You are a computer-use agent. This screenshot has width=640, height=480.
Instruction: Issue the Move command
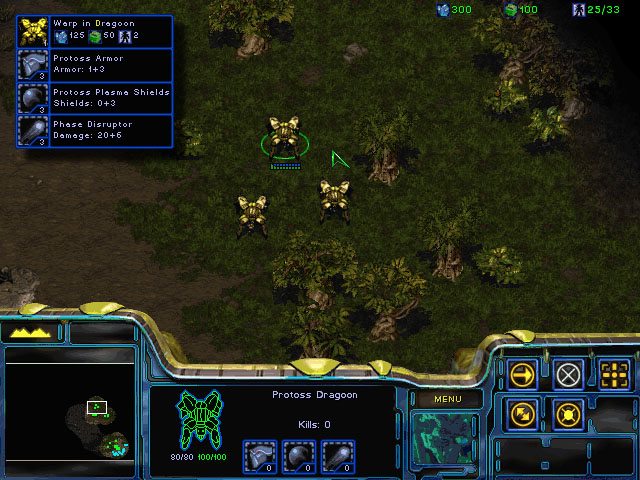(x=523, y=374)
